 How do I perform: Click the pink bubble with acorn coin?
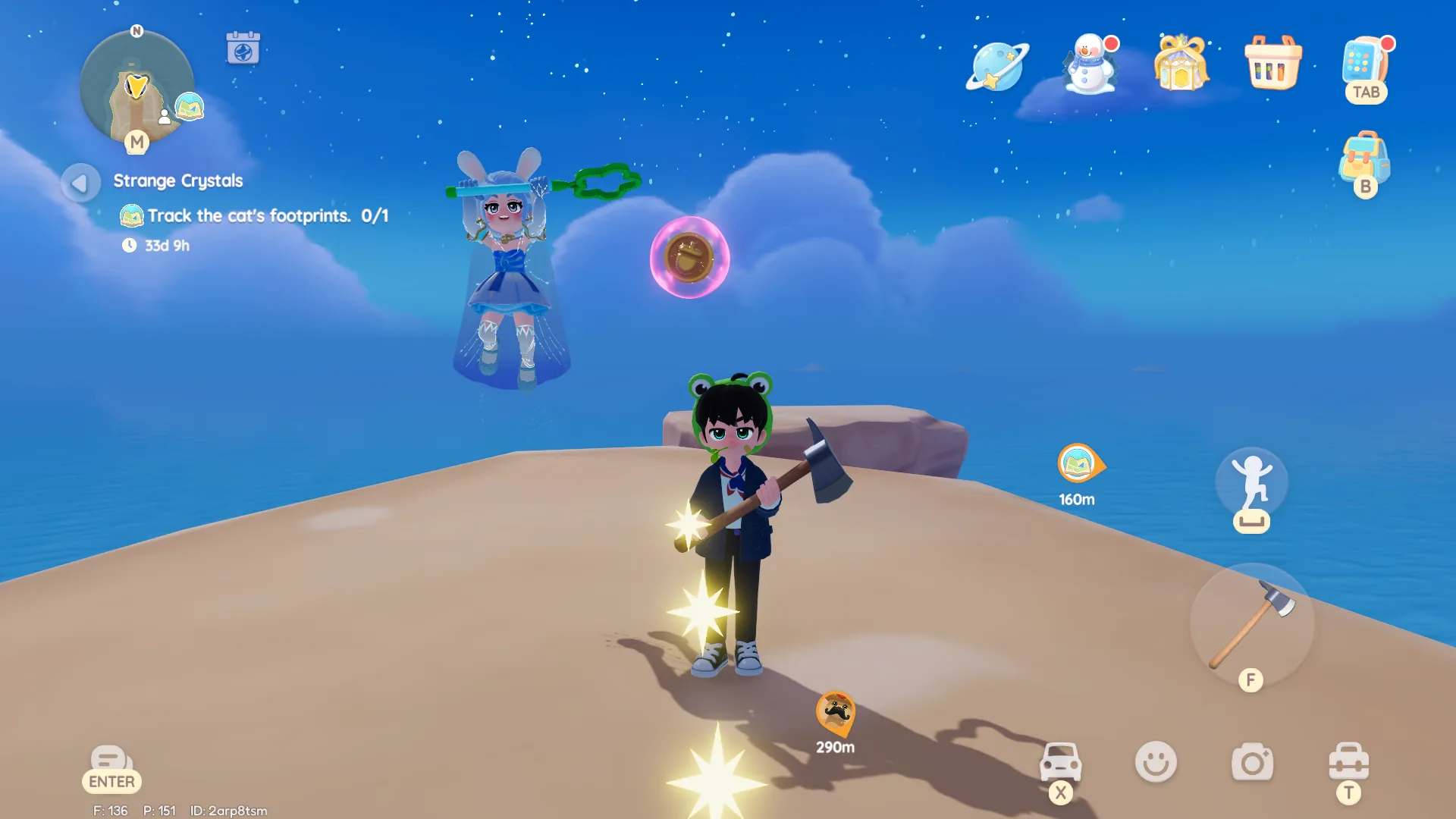(689, 258)
